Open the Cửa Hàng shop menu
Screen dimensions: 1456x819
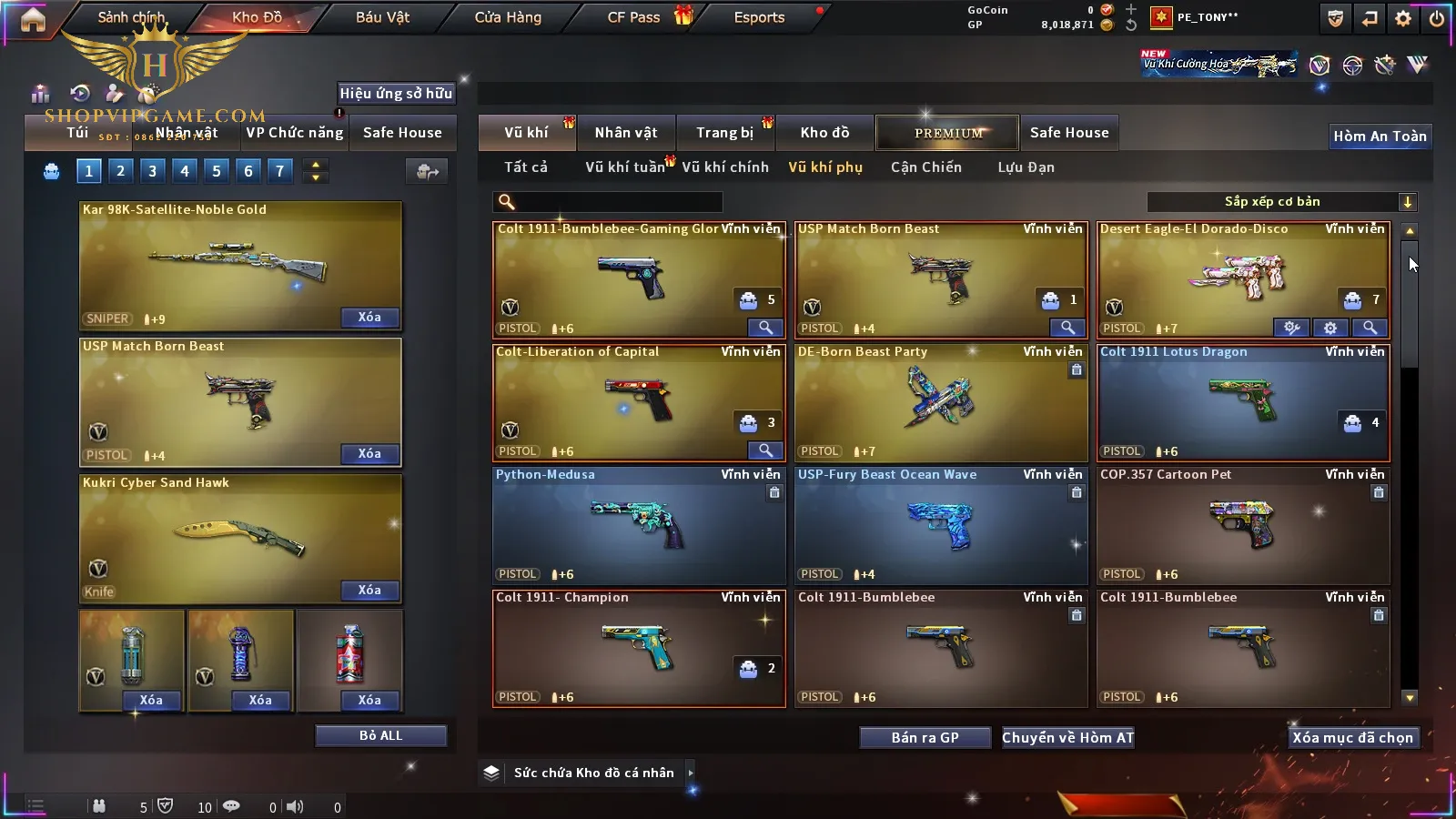(x=508, y=17)
